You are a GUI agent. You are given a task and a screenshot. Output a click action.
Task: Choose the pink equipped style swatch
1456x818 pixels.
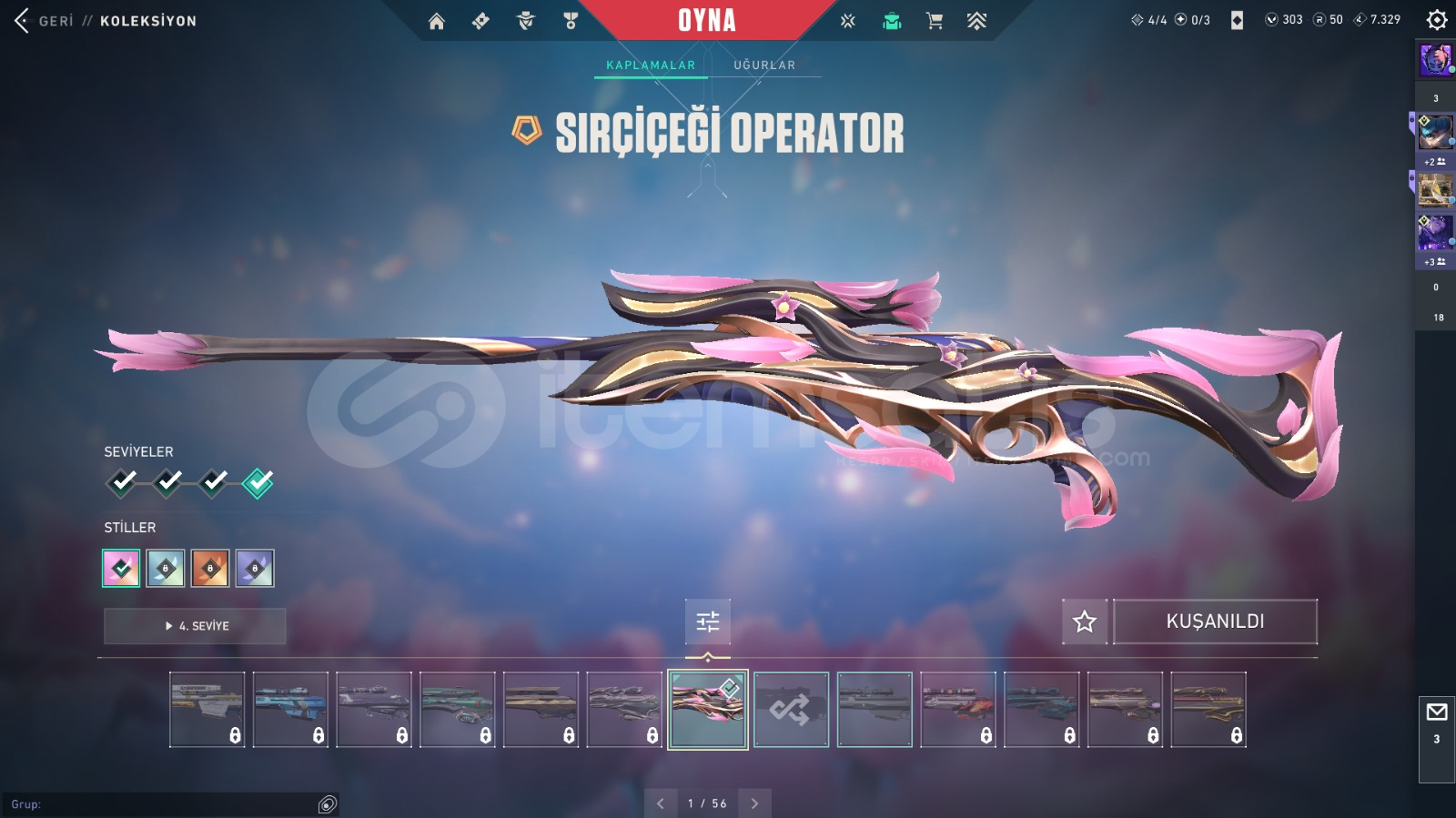[121, 569]
